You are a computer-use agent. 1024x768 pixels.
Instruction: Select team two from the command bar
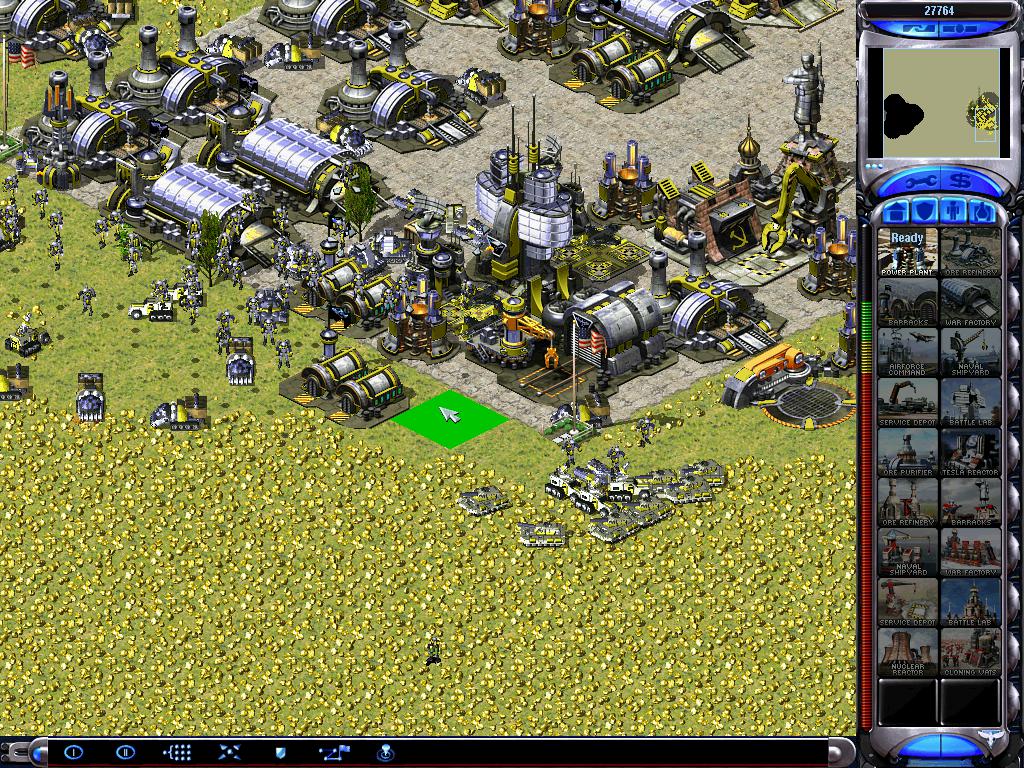[x=125, y=752]
